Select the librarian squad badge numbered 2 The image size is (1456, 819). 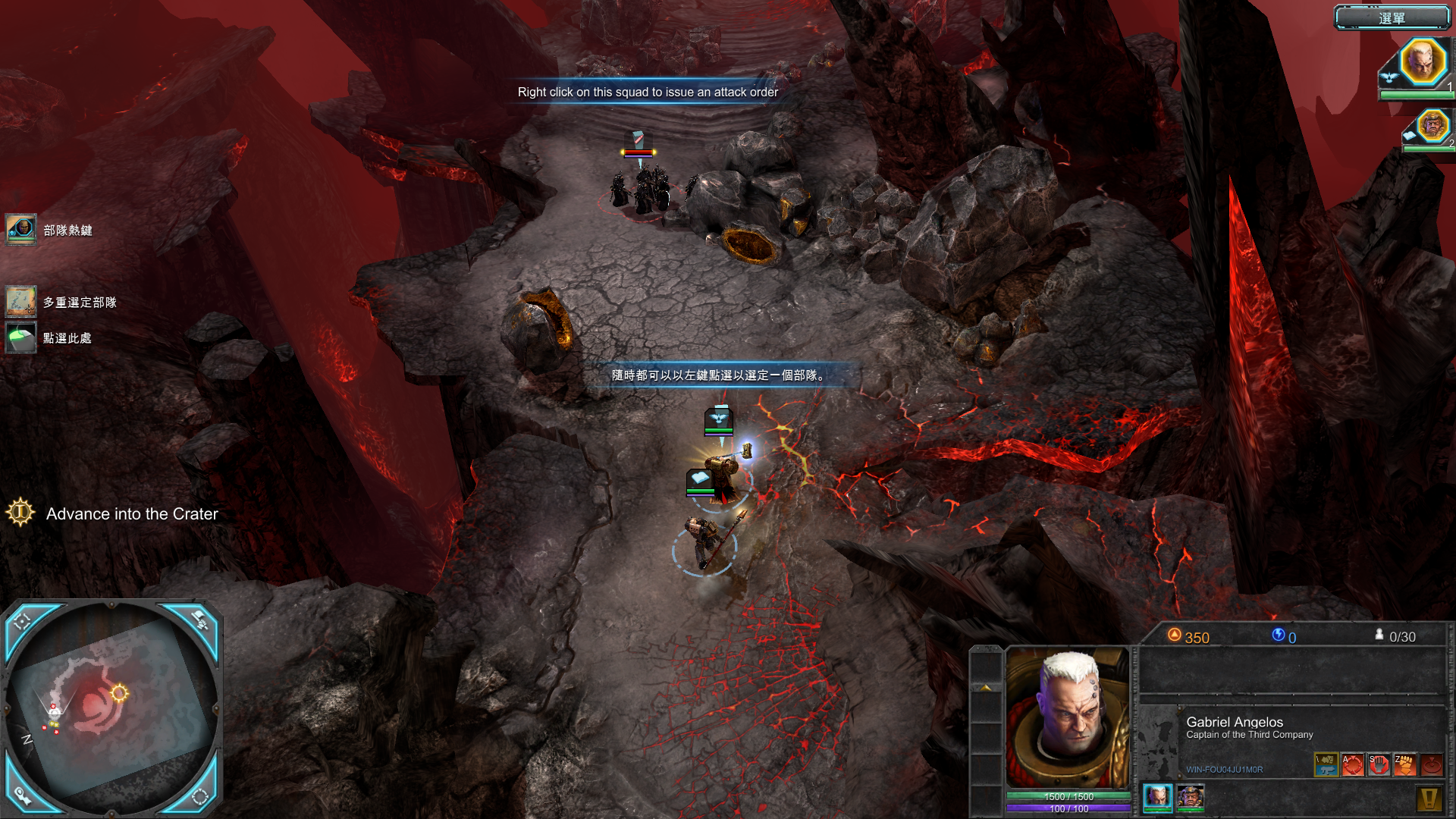pyautogui.click(x=1432, y=126)
